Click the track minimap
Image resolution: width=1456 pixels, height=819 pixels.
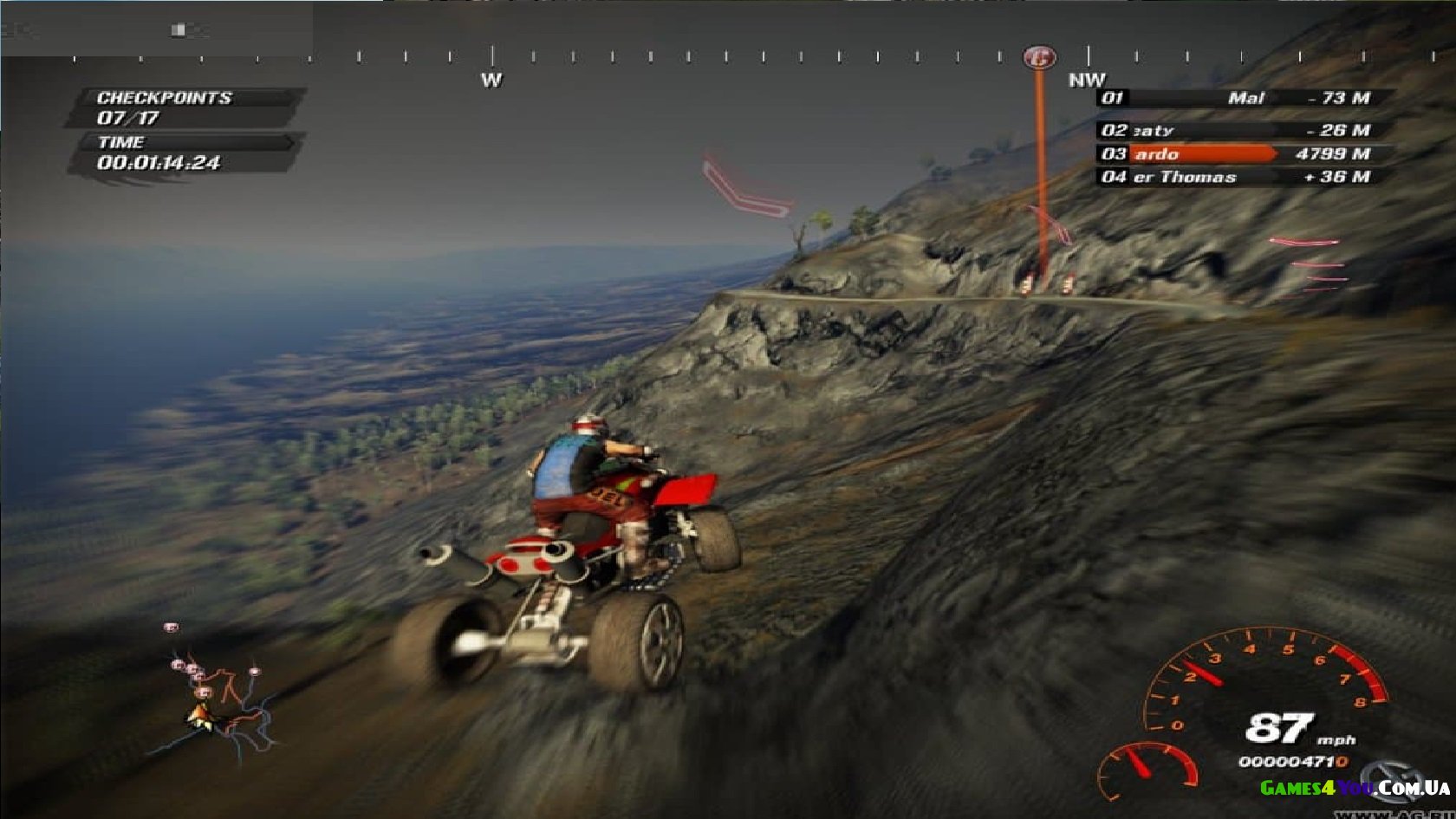click(217, 698)
